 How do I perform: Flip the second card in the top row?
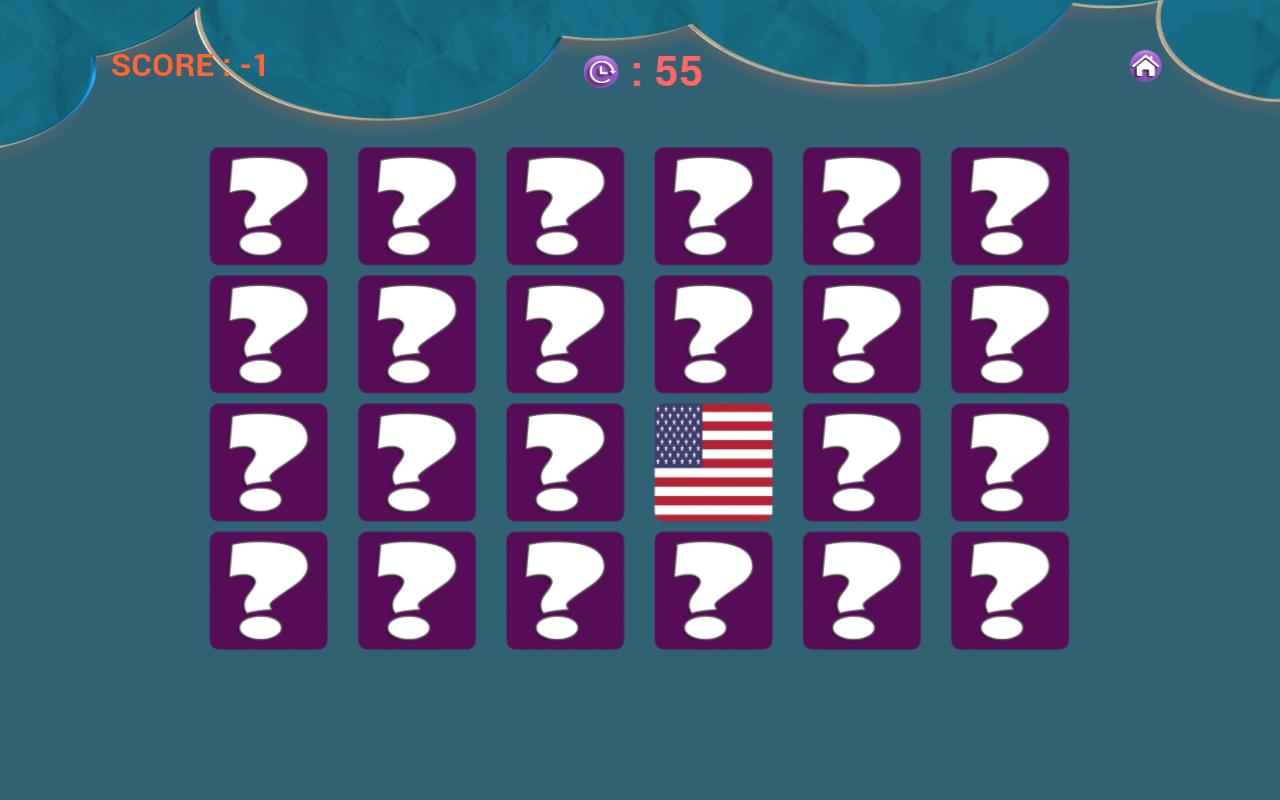tap(417, 206)
